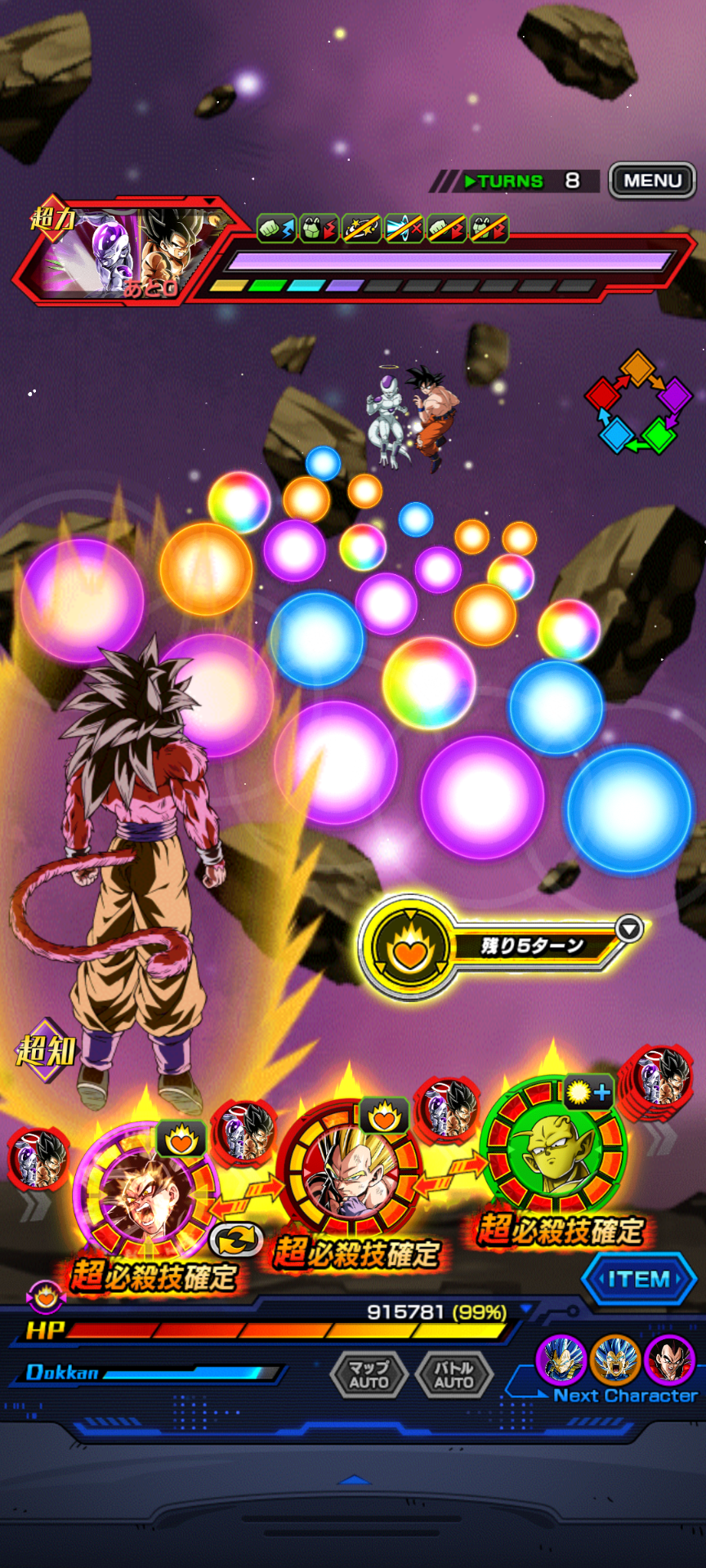
Task: Tap the large orange ki orb at left
Action: (206, 569)
